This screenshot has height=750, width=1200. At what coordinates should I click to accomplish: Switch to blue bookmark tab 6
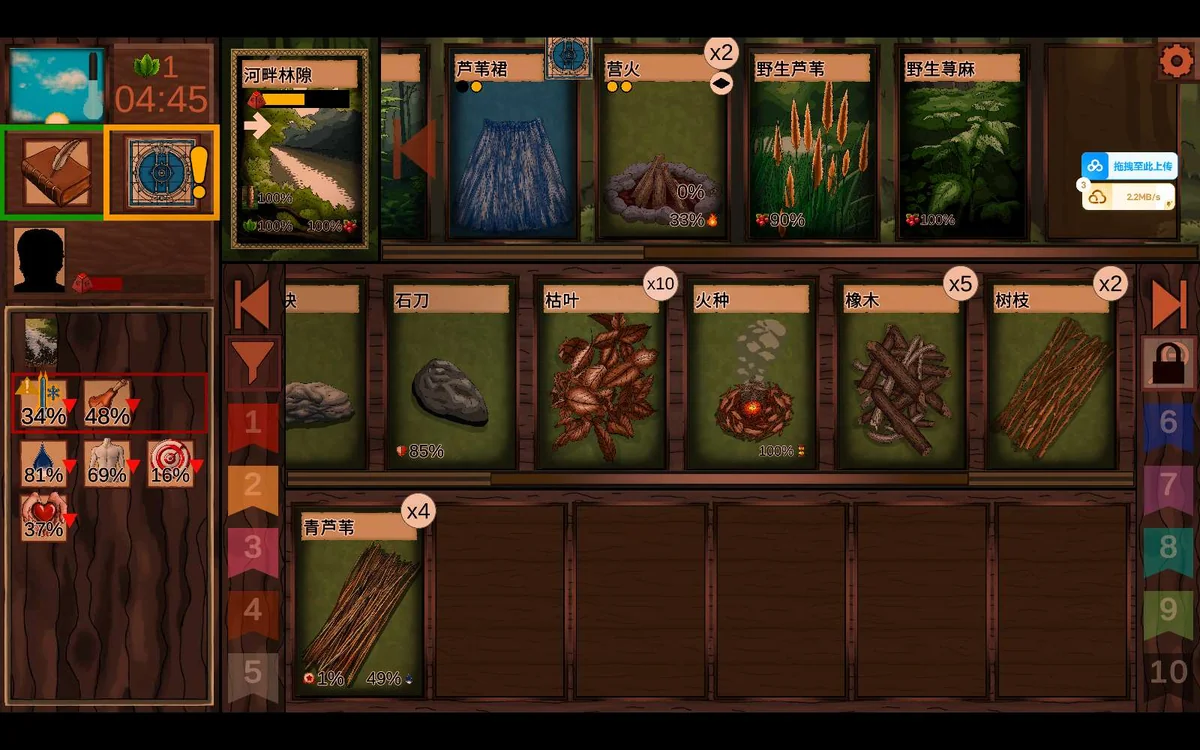tap(1168, 423)
